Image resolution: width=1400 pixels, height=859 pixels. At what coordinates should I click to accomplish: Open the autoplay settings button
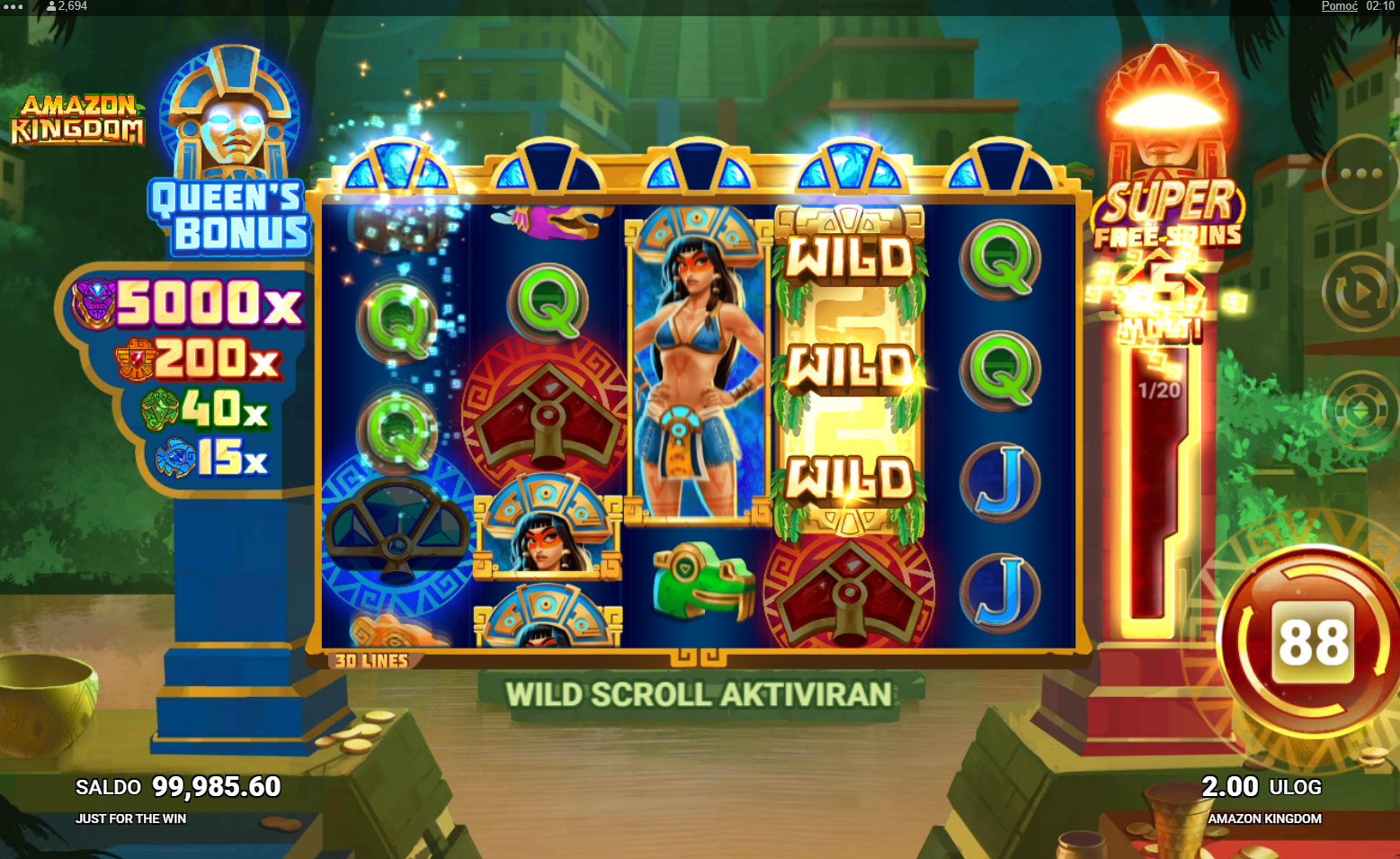1360,292
